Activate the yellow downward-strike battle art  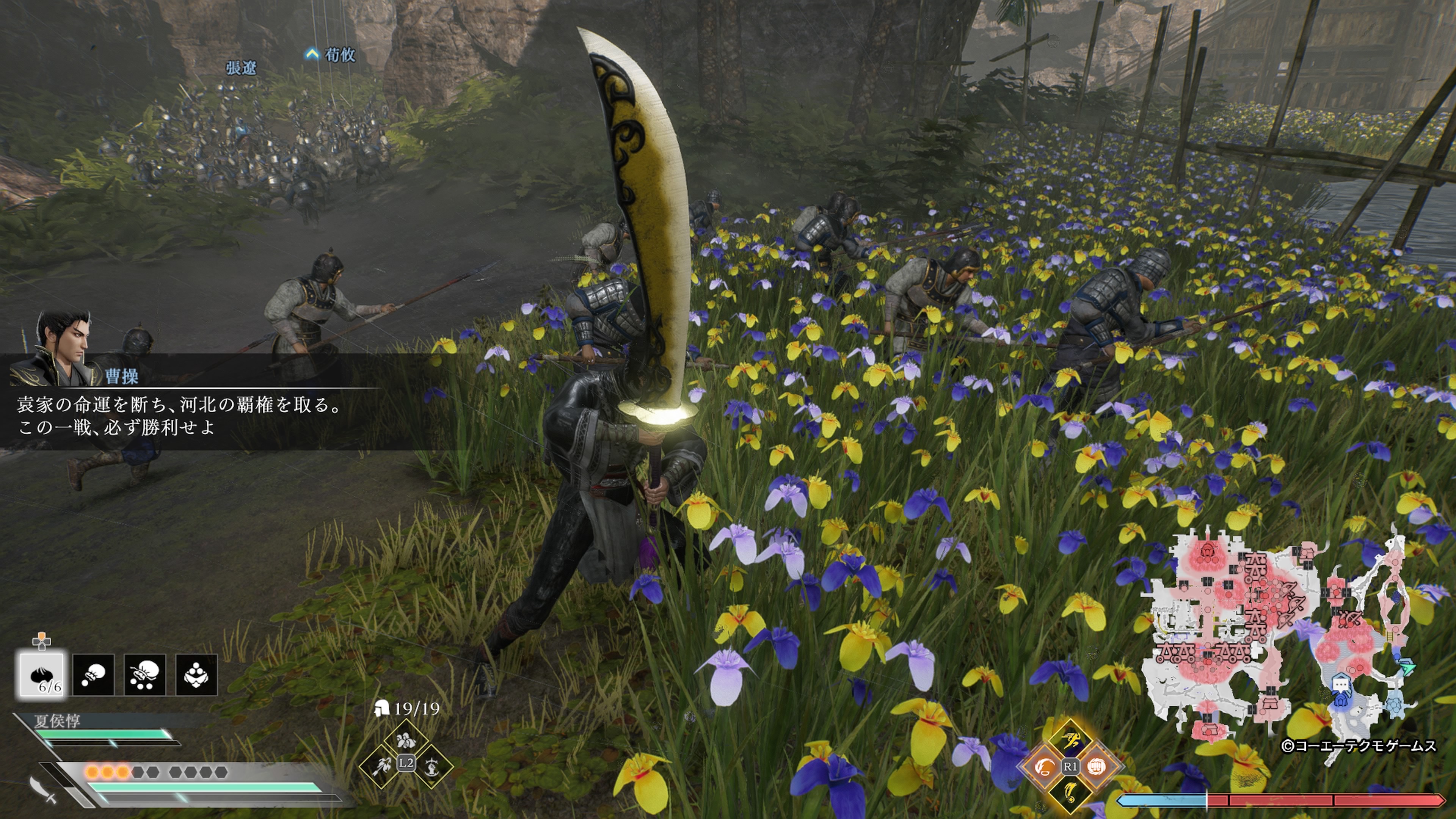1070,792
